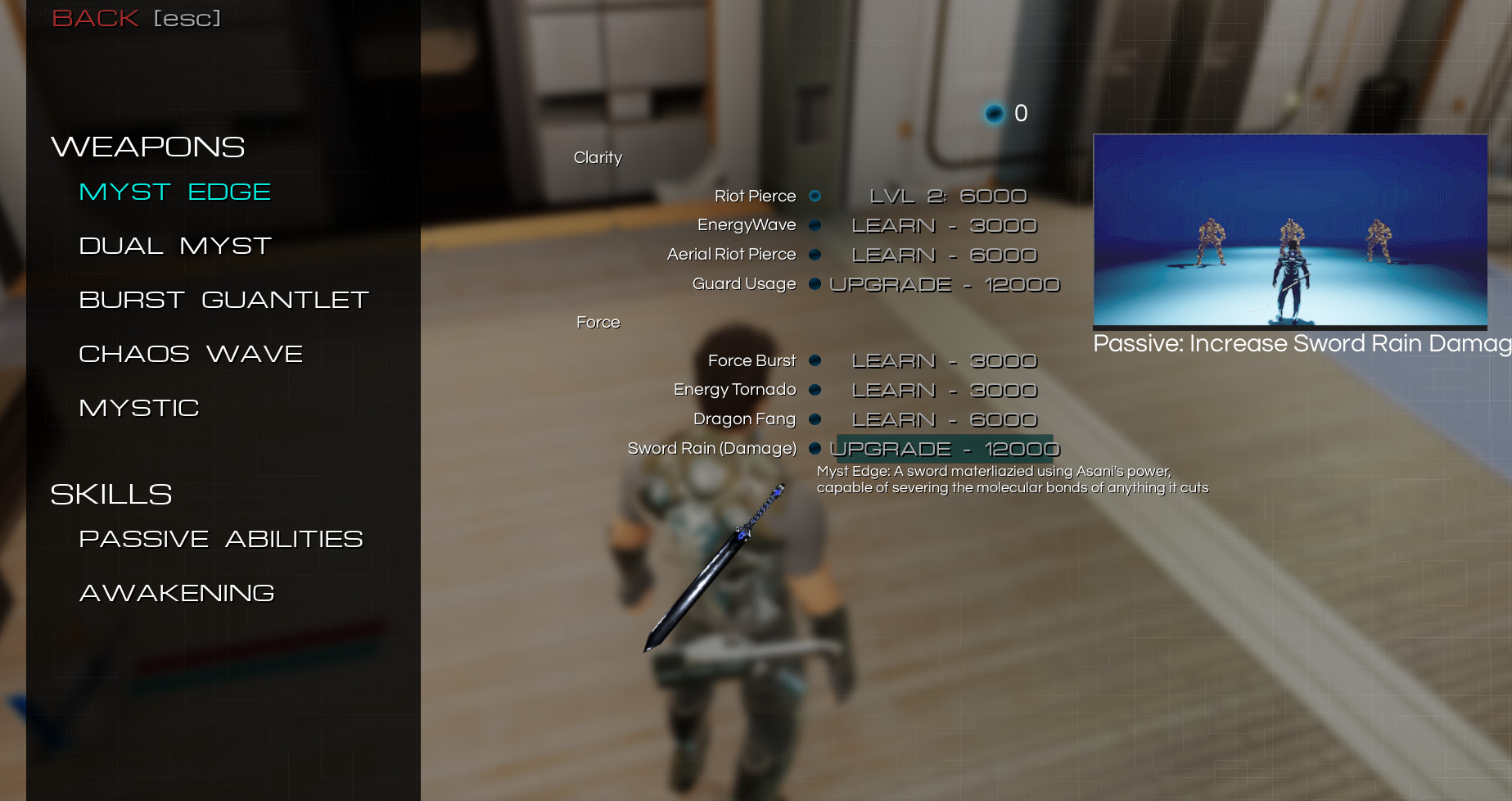Click the BACK button
Viewport: 1512px width, 801px height.
pos(94,17)
